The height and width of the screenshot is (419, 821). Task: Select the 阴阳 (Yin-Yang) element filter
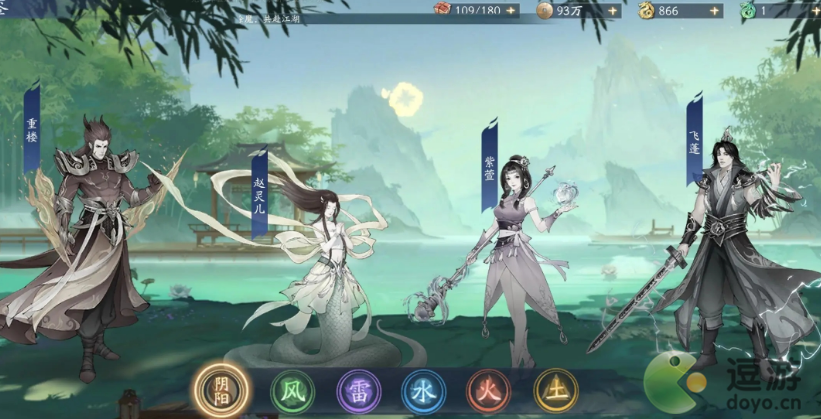[223, 391]
